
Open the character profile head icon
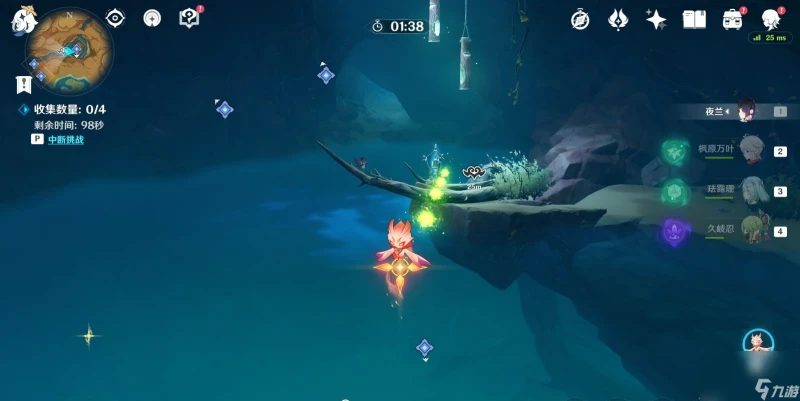(771, 19)
